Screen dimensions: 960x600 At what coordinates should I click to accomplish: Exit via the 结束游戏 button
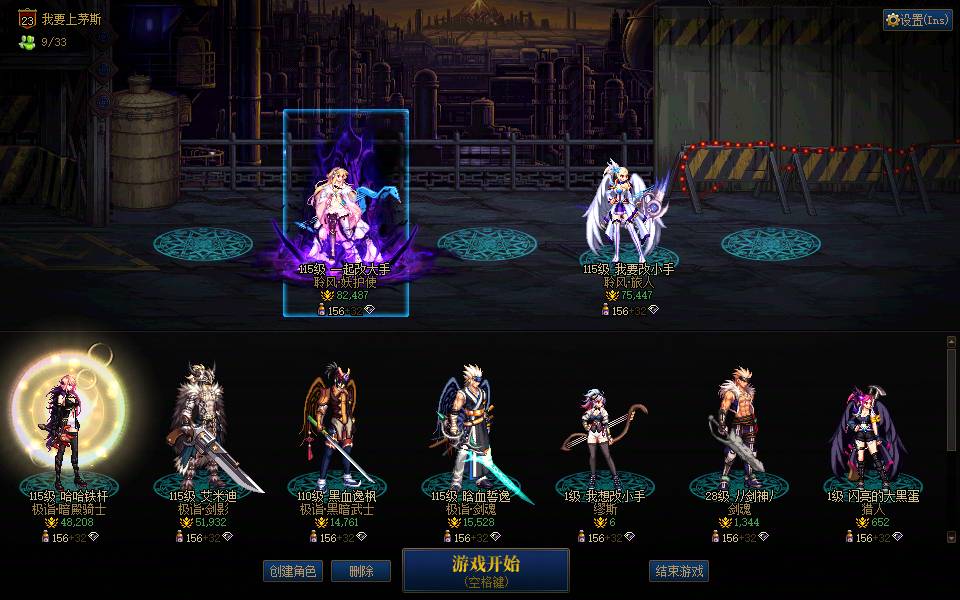coord(679,571)
